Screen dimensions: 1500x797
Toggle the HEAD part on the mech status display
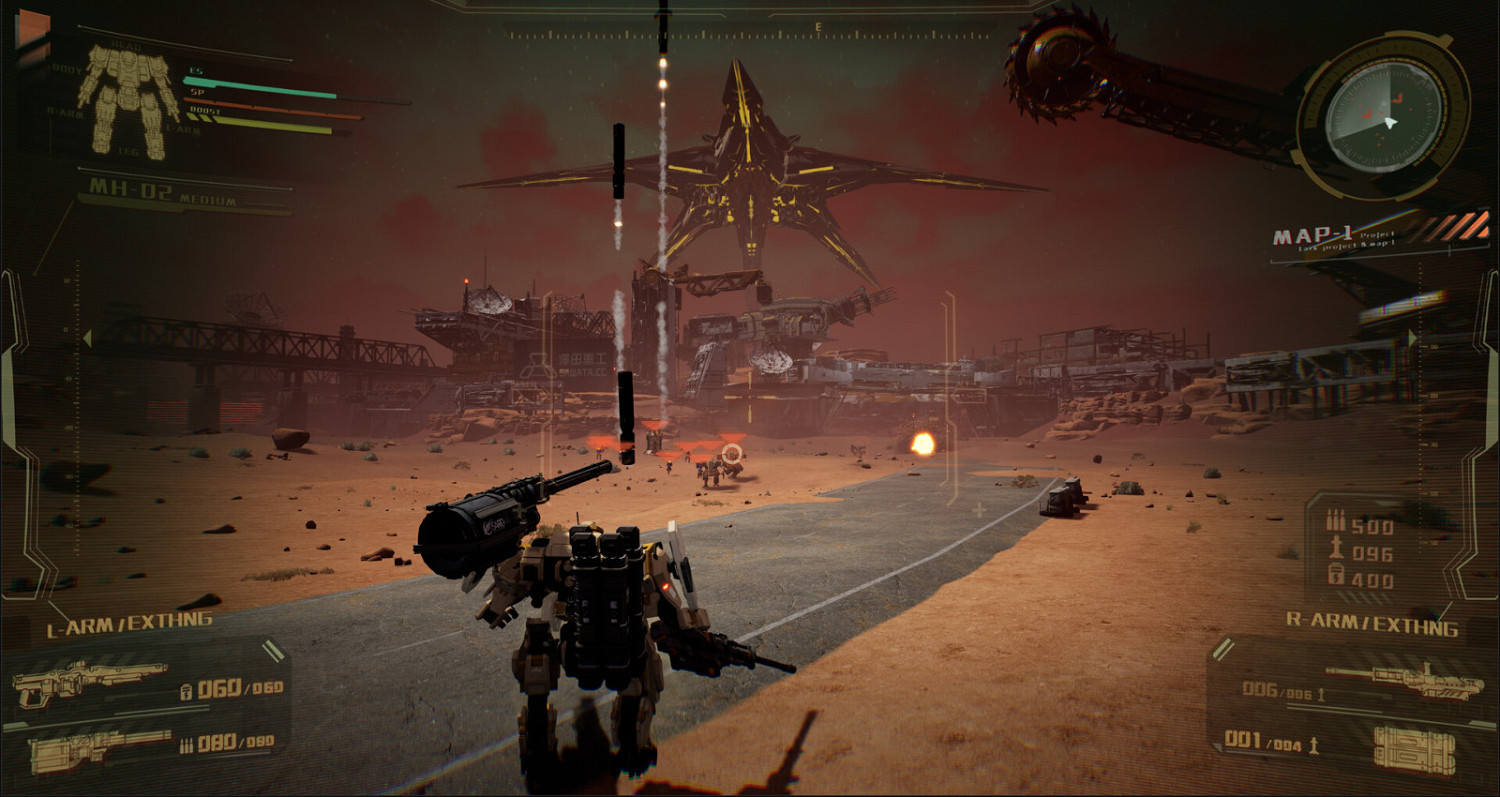[126, 44]
